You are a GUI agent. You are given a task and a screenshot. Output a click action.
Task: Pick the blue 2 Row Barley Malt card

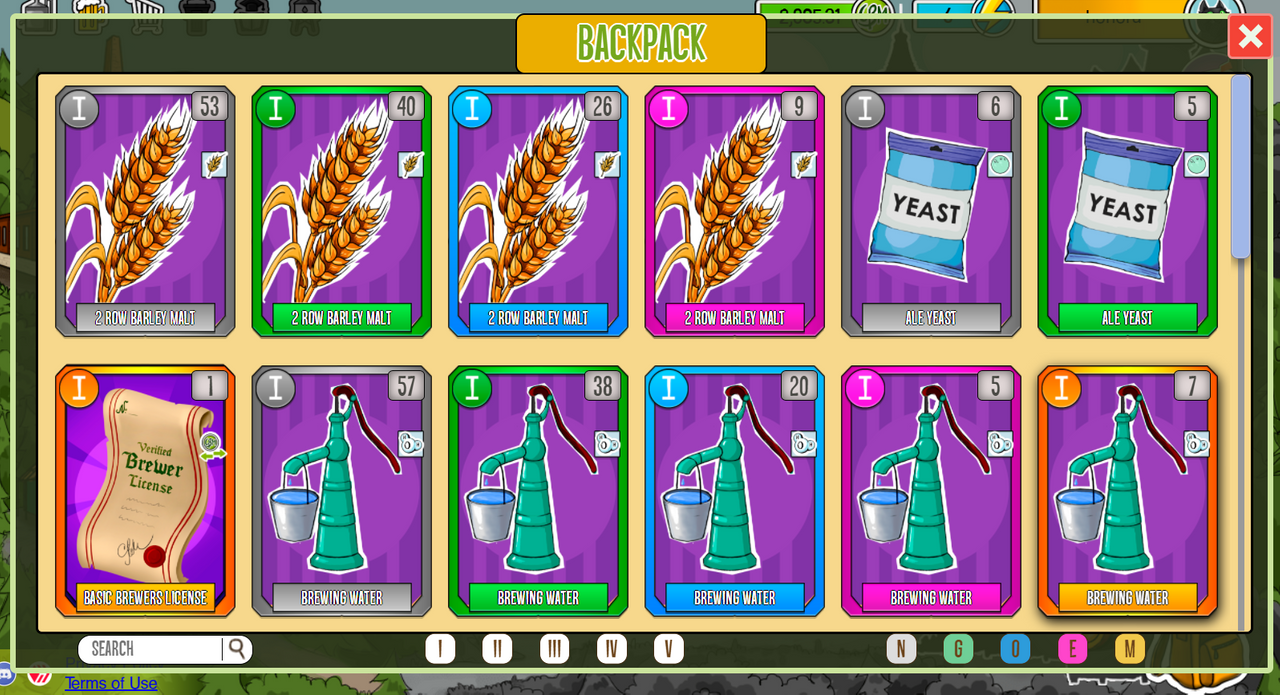(538, 211)
